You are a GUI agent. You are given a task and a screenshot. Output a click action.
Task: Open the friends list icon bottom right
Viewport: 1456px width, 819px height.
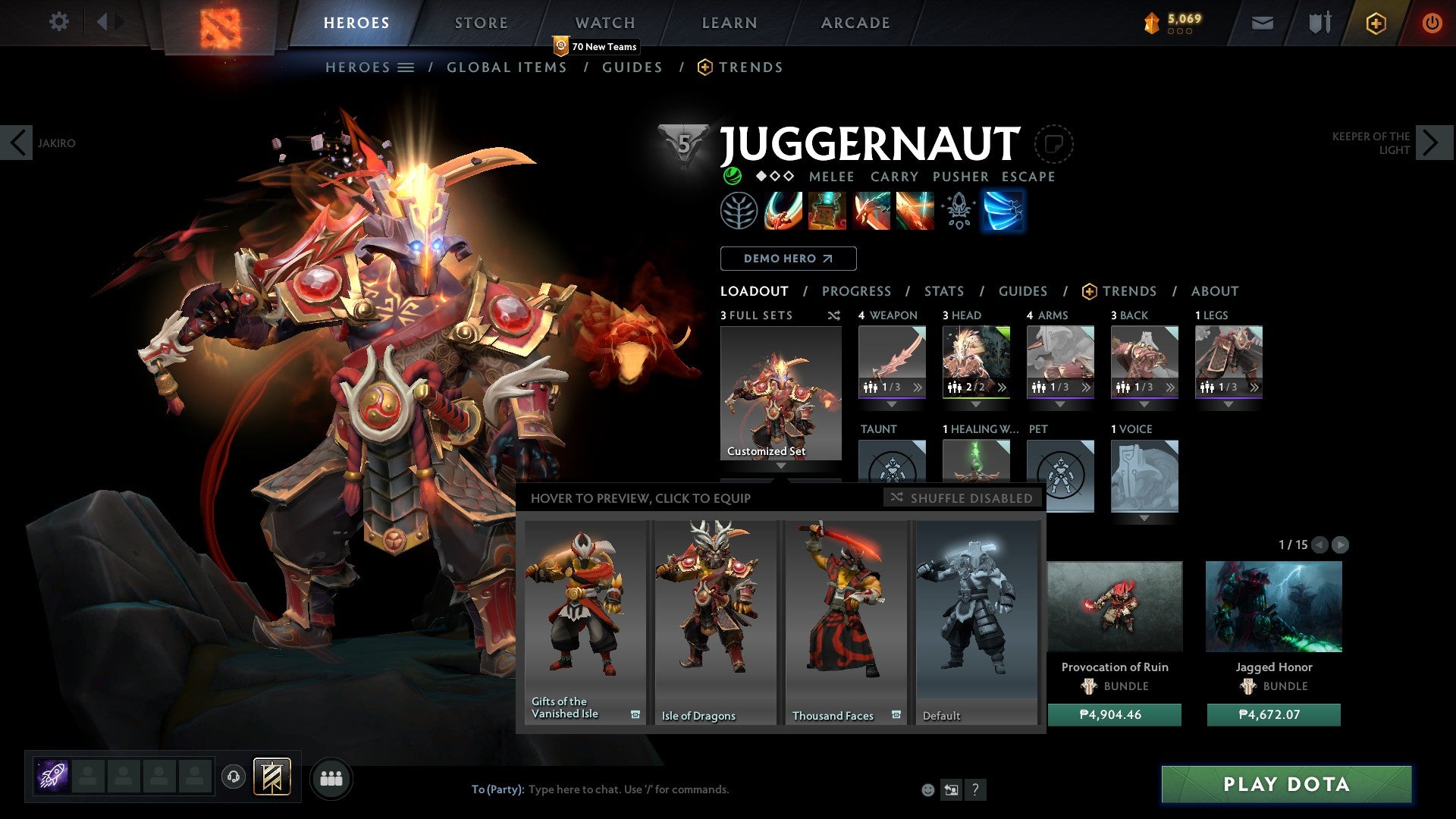coord(331,777)
